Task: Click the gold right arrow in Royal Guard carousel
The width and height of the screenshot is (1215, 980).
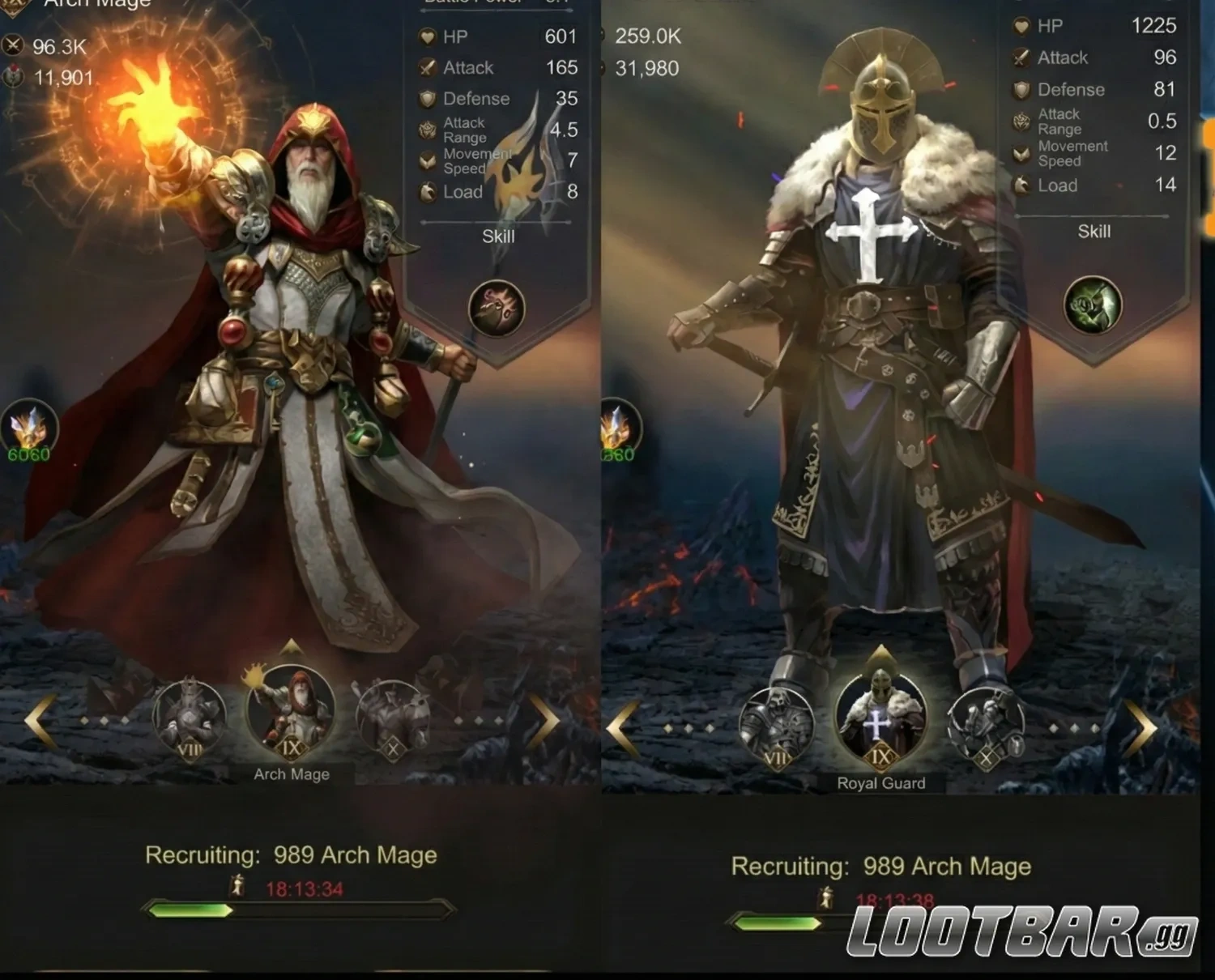Action: point(1140,727)
